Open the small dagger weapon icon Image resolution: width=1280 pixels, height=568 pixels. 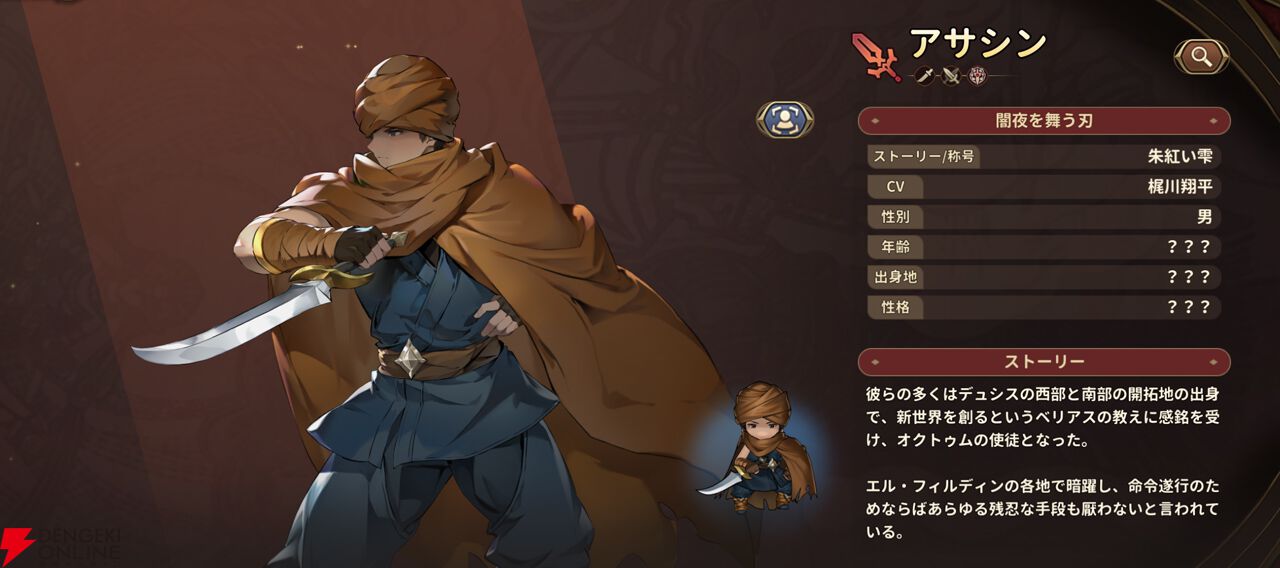click(x=925, y=75)
